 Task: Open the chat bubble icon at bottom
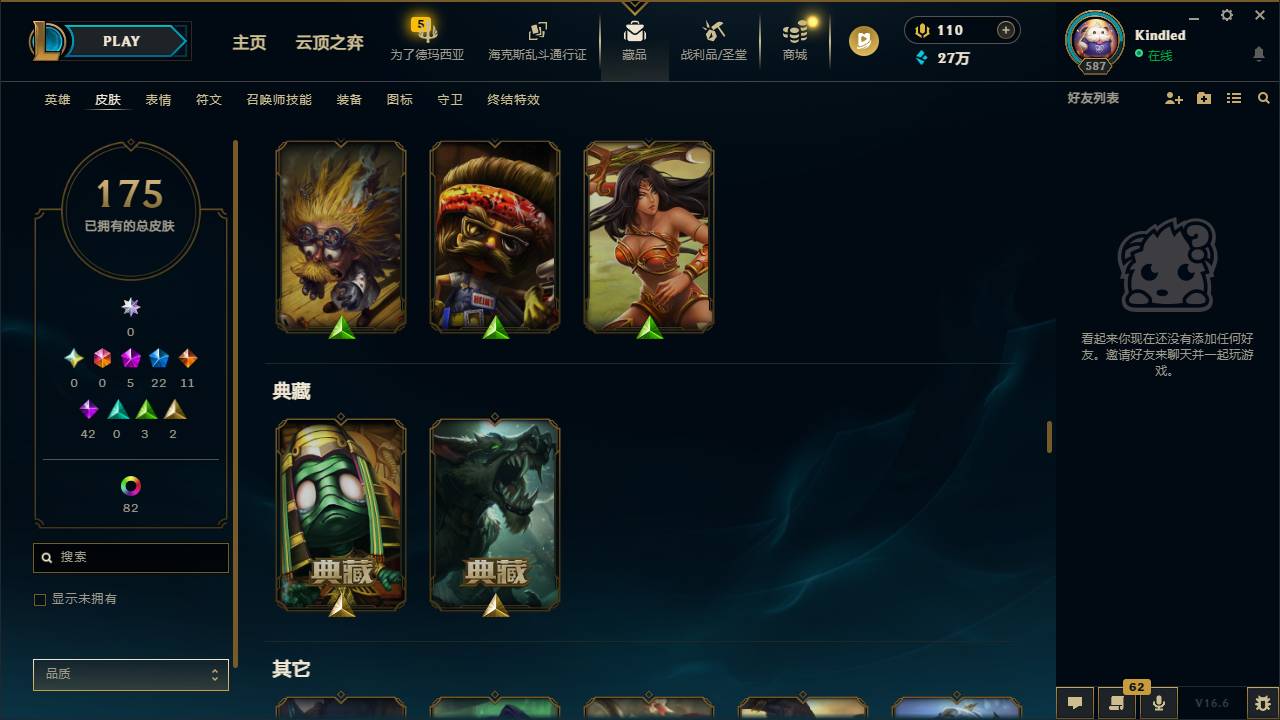(1075, 703)
